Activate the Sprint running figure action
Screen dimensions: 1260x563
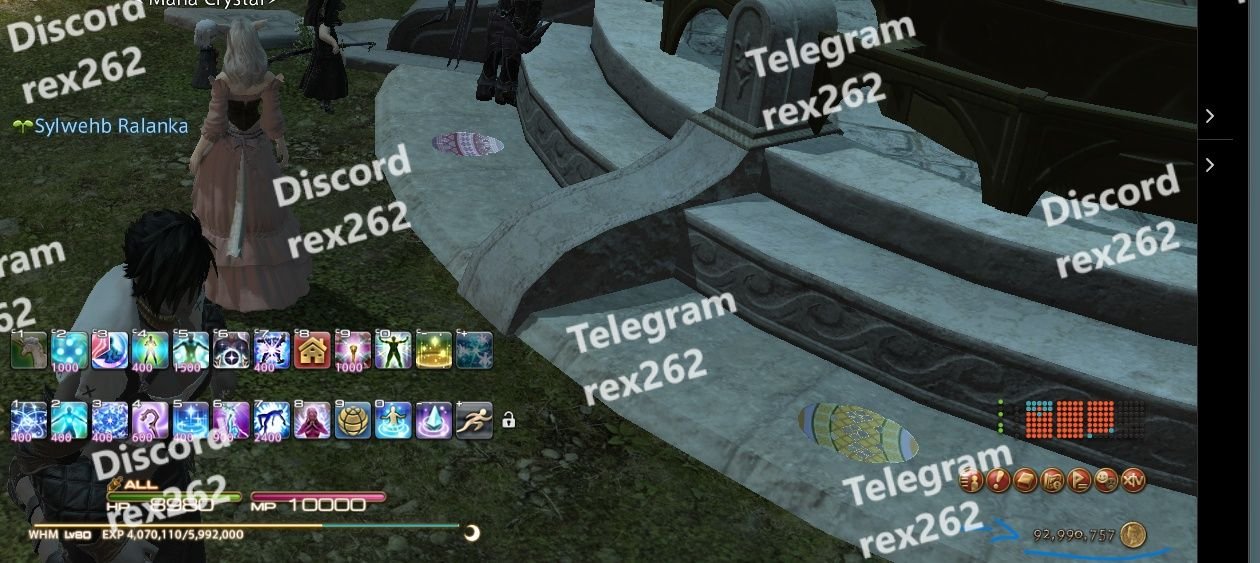474,420
